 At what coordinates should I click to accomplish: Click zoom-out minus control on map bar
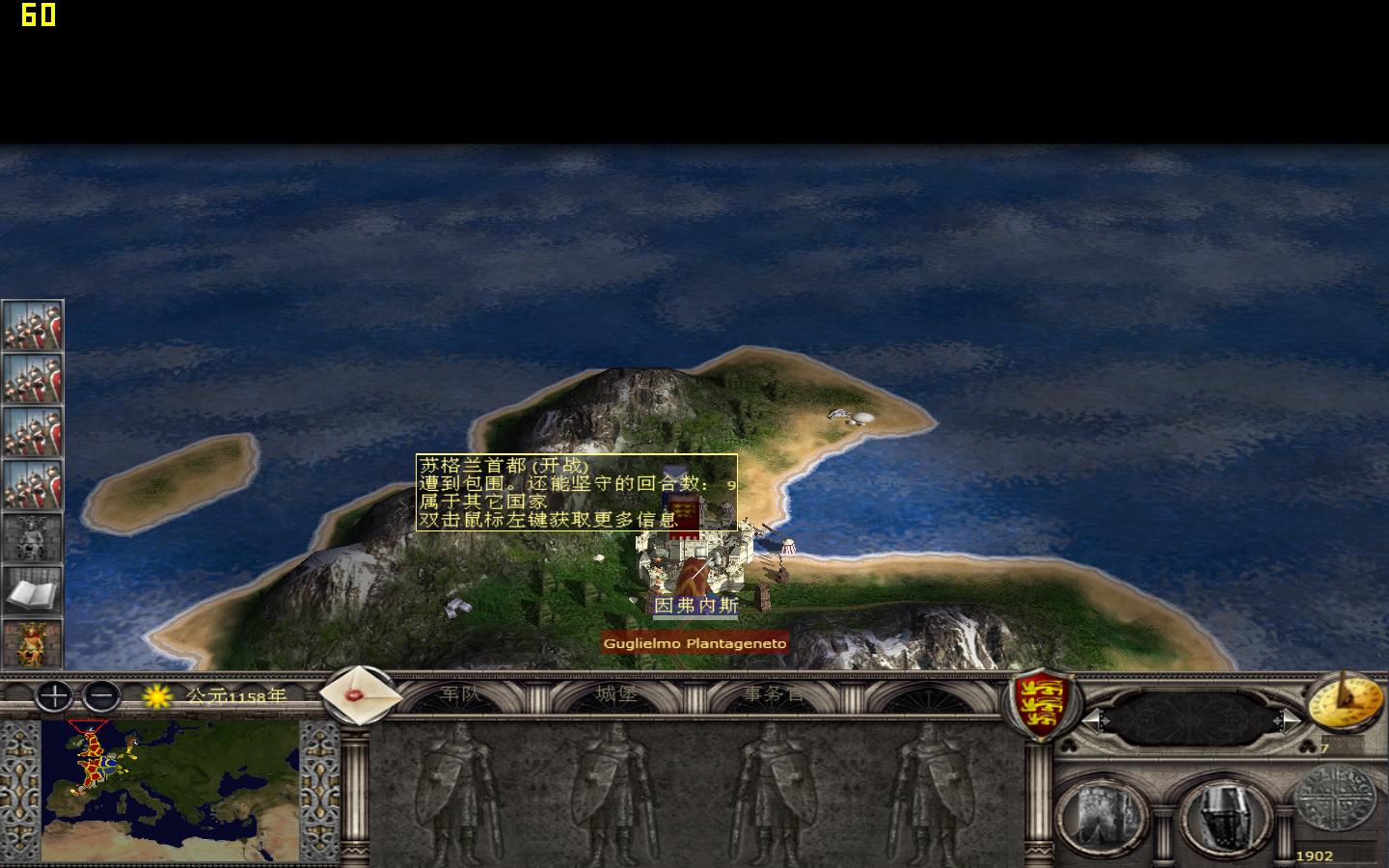point(100,697)
